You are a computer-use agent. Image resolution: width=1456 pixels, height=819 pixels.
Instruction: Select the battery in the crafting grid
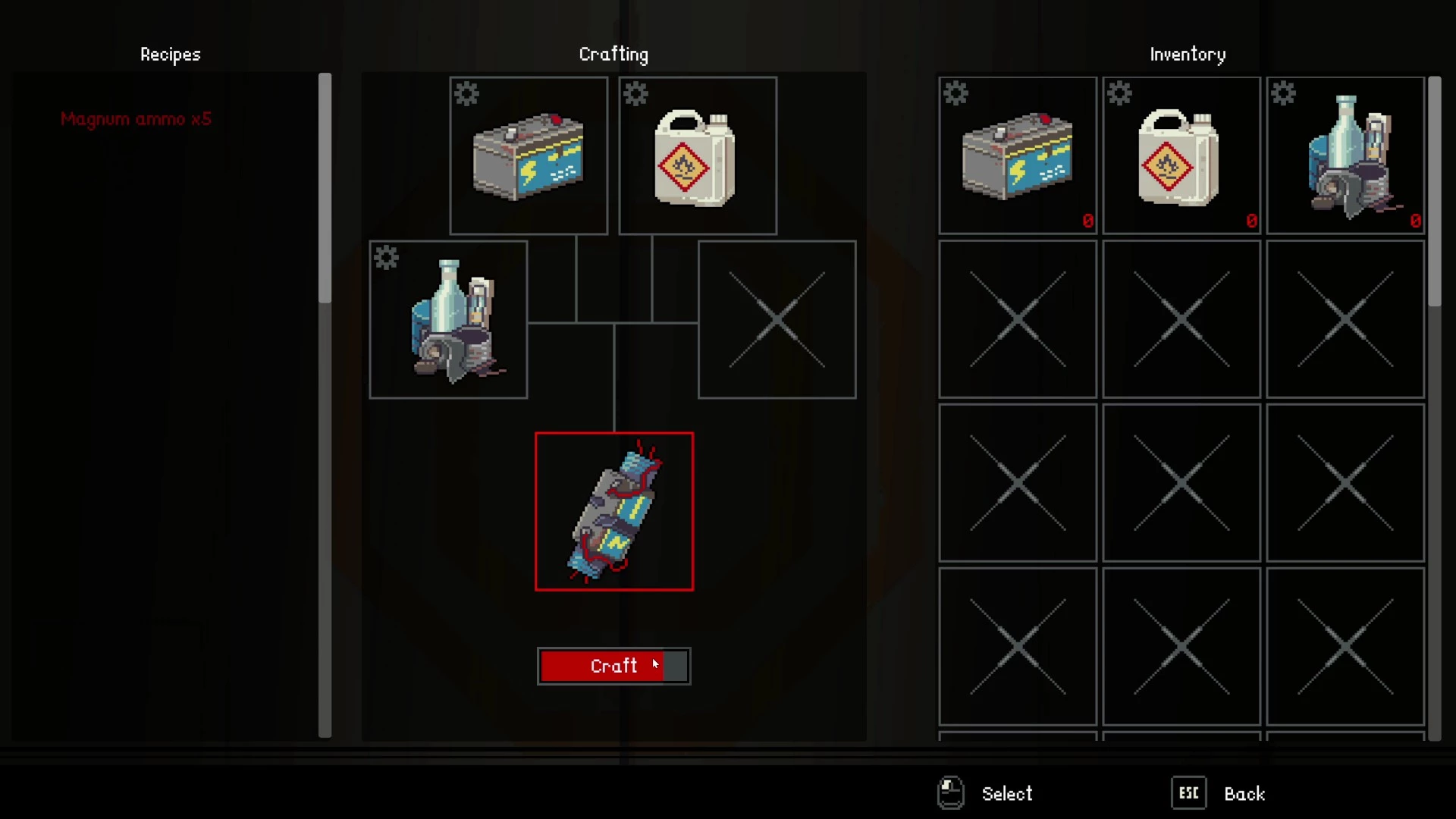(529, 155)
